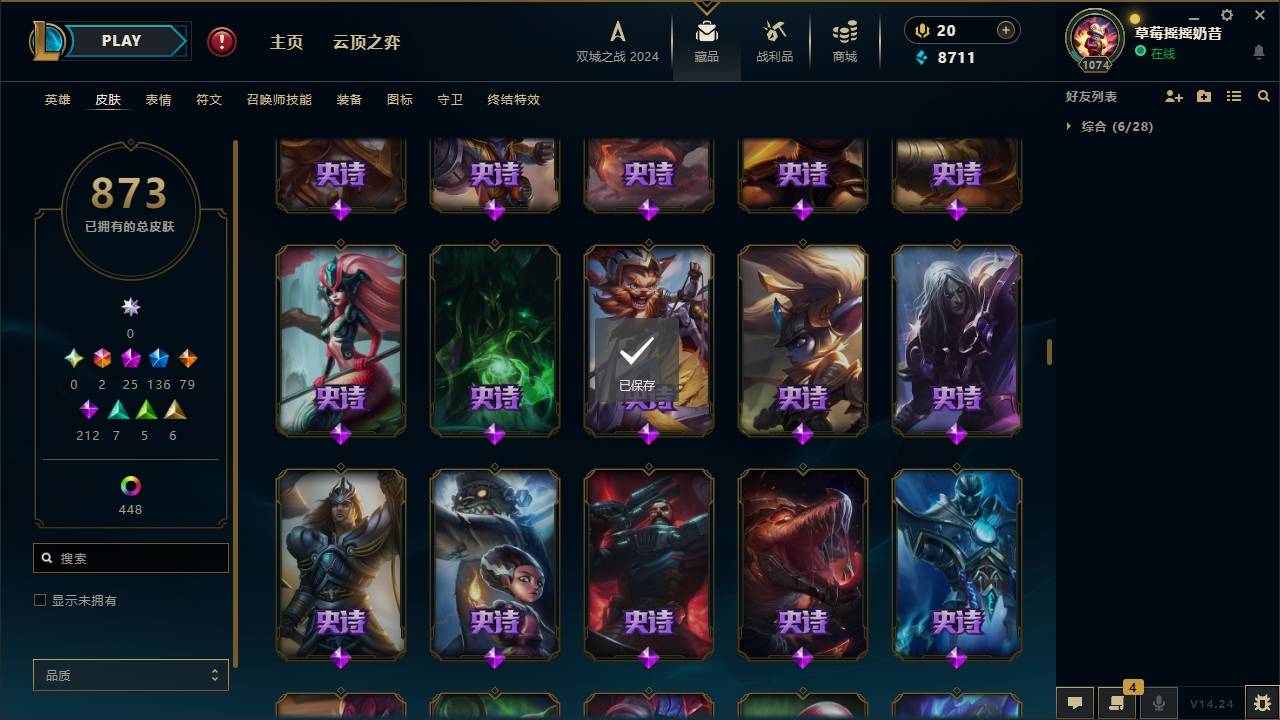Switch to the 符文 tab
The height and width of the screenshot is (720, 1280).
click(x=209, y=100)
